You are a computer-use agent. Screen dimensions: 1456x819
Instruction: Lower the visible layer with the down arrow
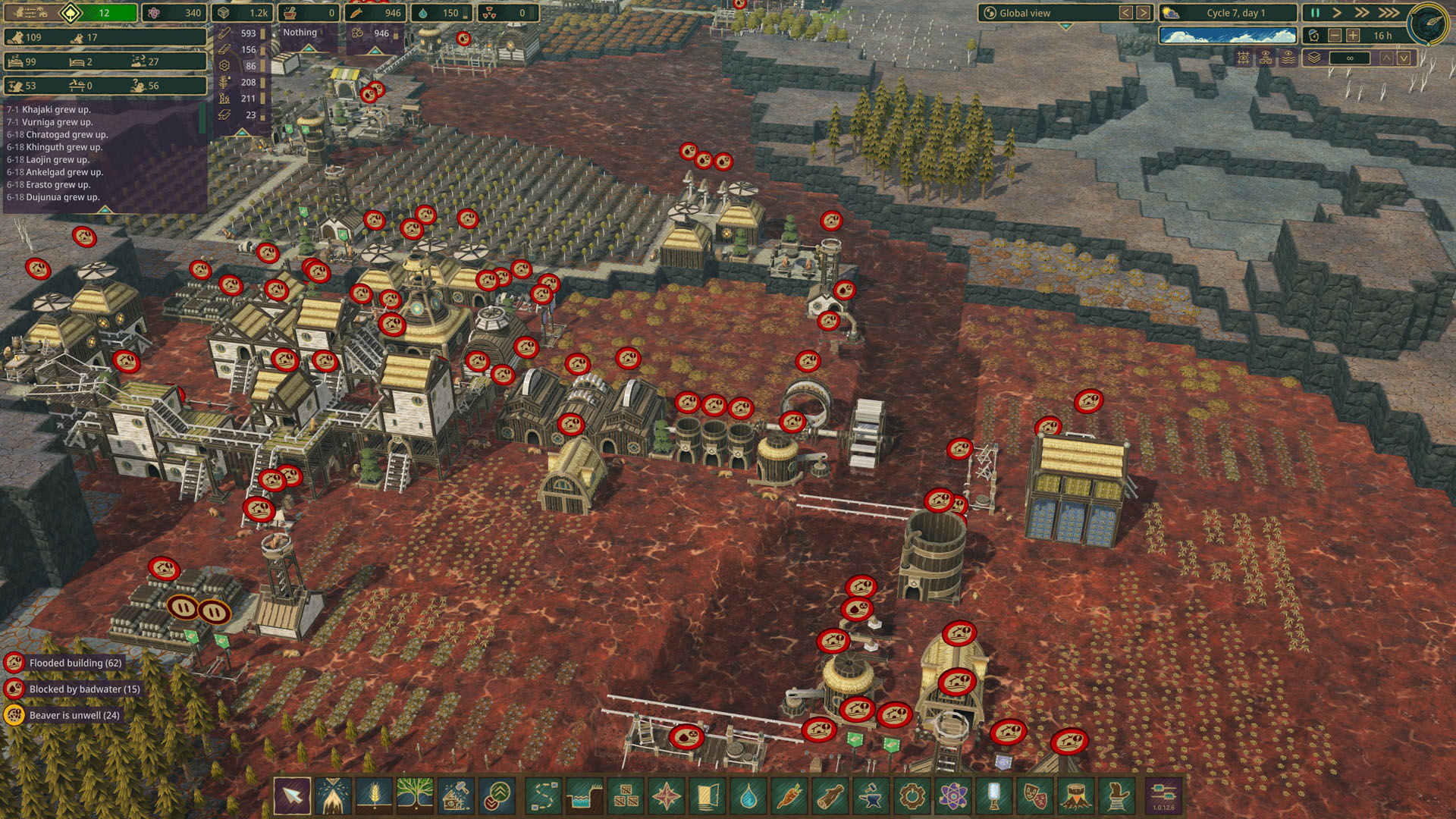tap(1404, 58)
